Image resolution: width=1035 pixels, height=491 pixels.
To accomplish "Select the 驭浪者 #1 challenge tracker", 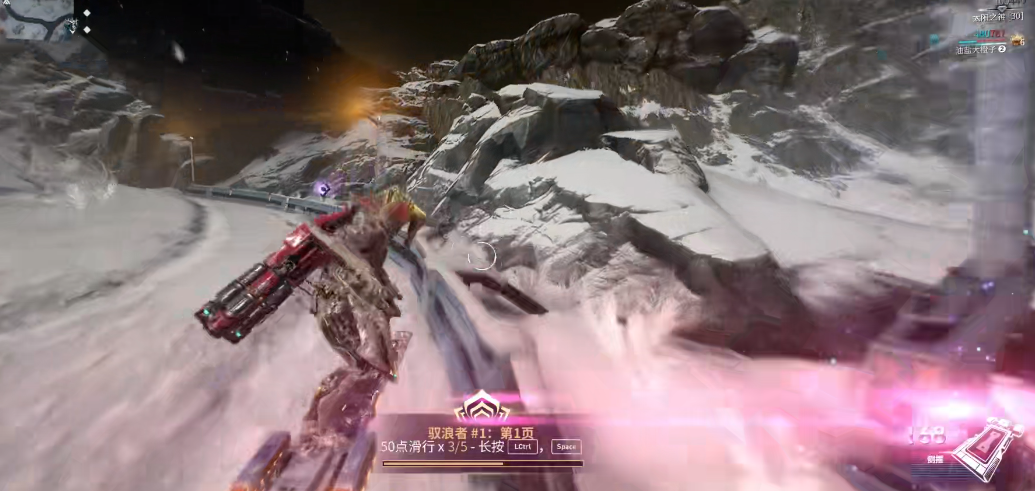I will click(483, 432).
